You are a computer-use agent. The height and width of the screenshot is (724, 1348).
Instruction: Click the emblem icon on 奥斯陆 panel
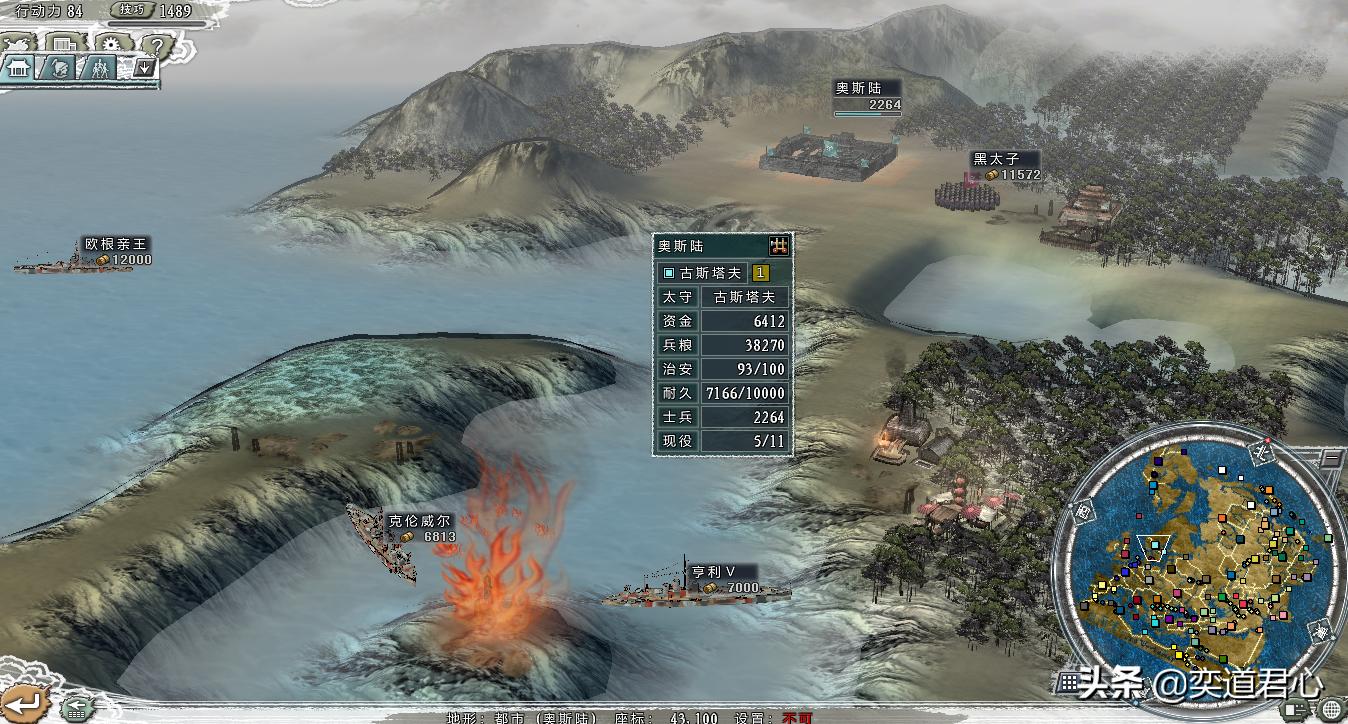(x=779, y=245)
